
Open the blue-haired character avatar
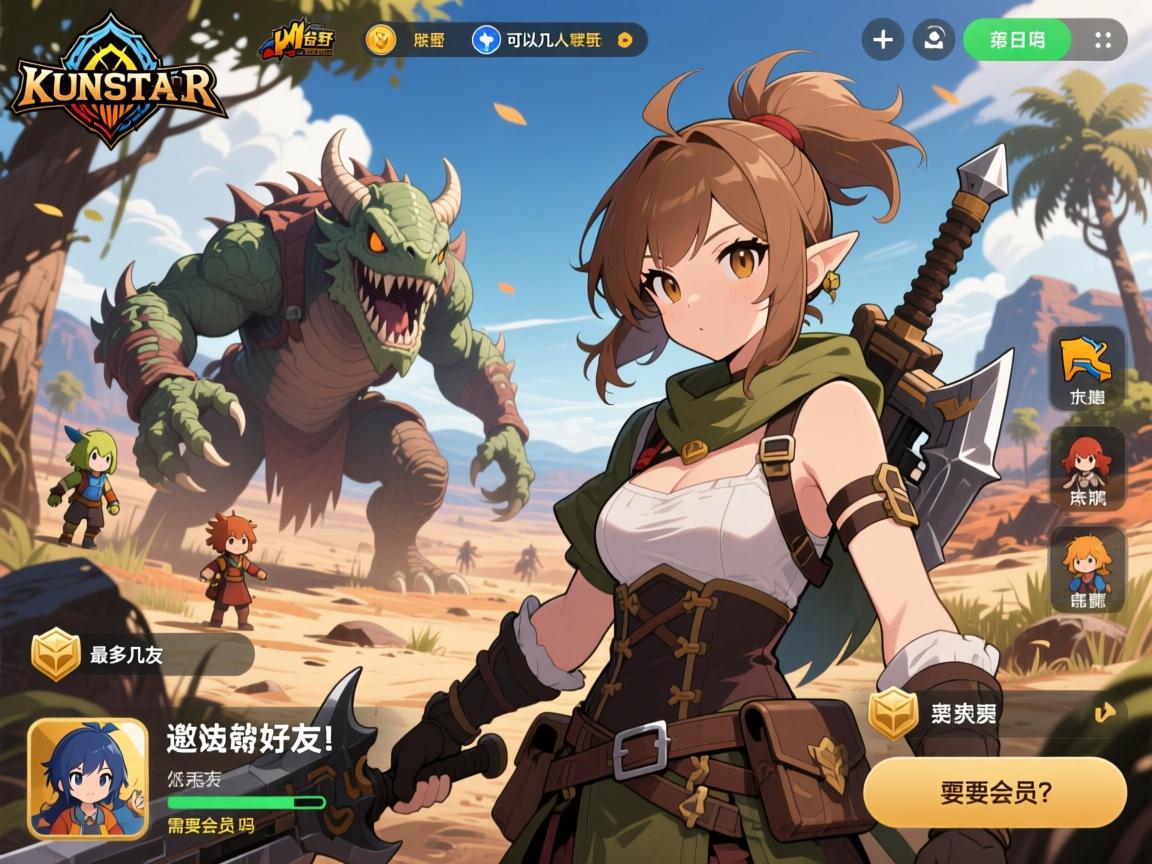(x=88, y=778)
